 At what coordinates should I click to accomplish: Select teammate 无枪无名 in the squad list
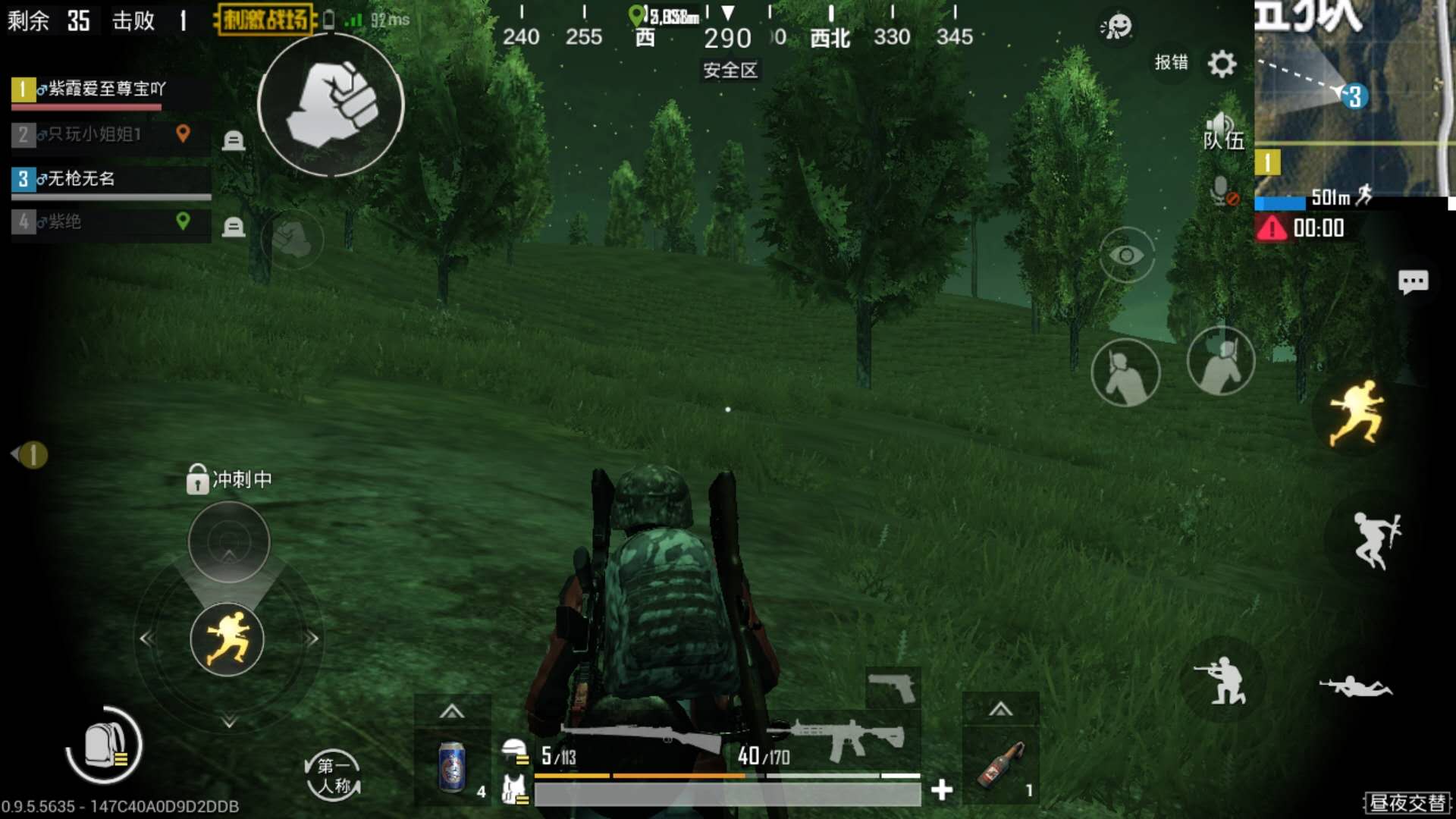111,180
